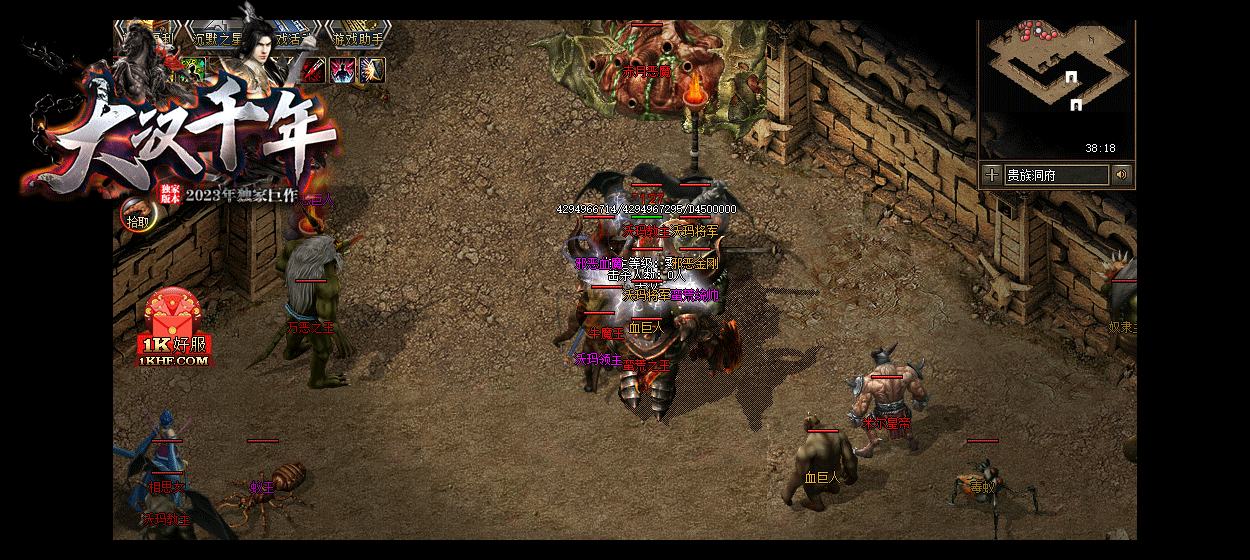Image resolution: width=1250 pixels, height=560 pixels.
Task: Click the plus button beside the map name
Action: coord(991,175)
